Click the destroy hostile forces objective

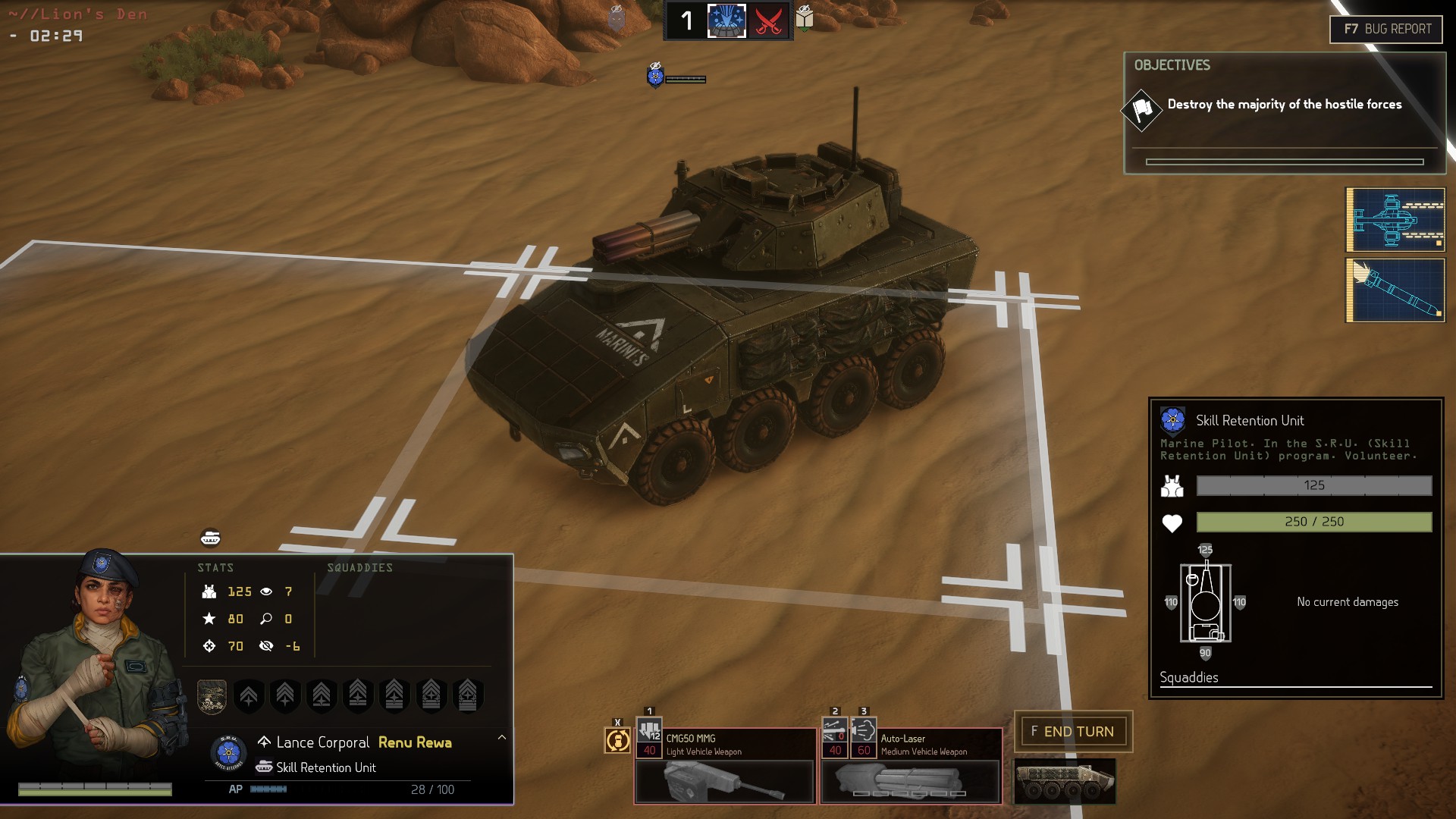pyautogui.click(x=1284, y=105)
